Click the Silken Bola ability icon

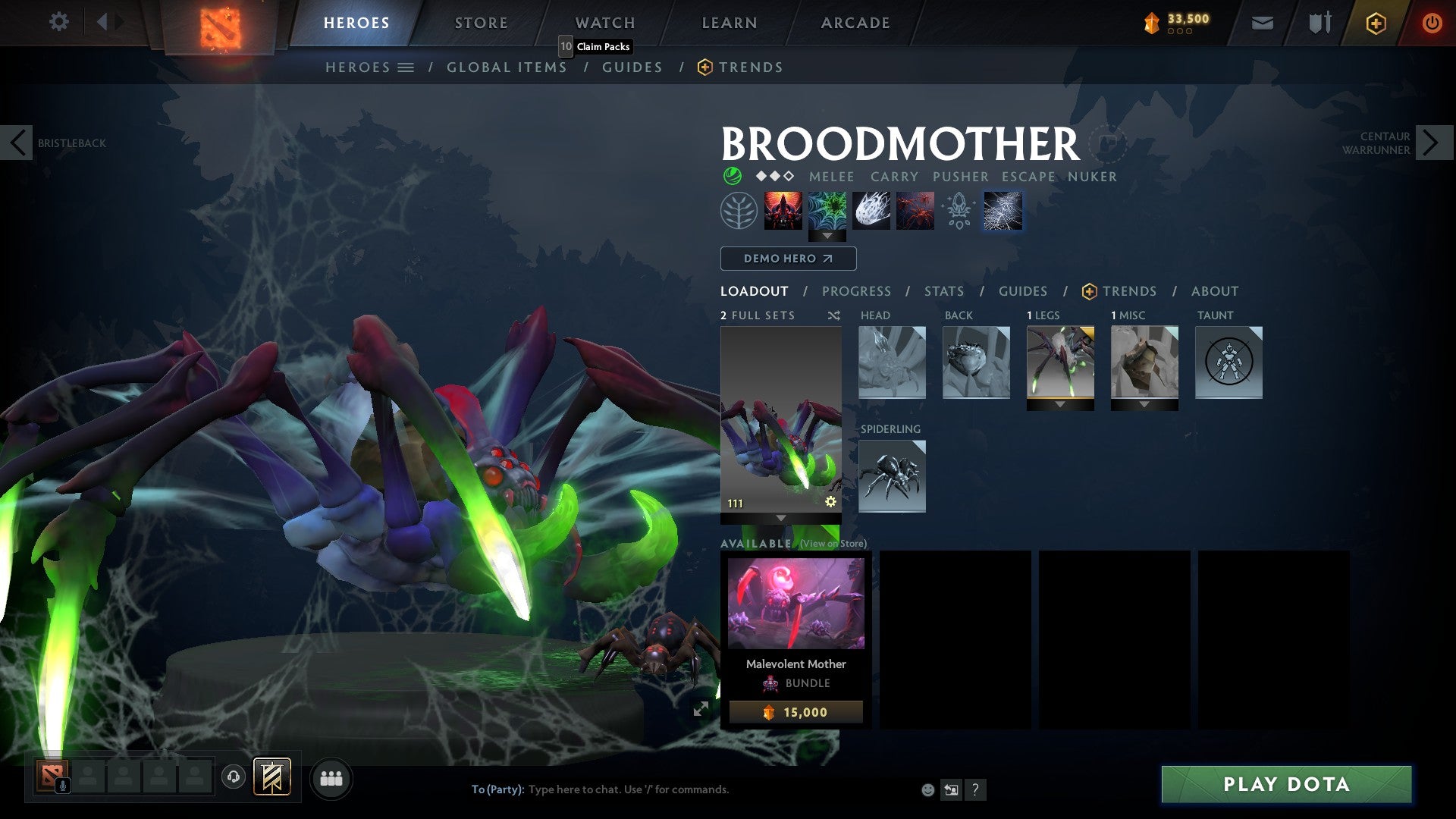tap(871, 210)
